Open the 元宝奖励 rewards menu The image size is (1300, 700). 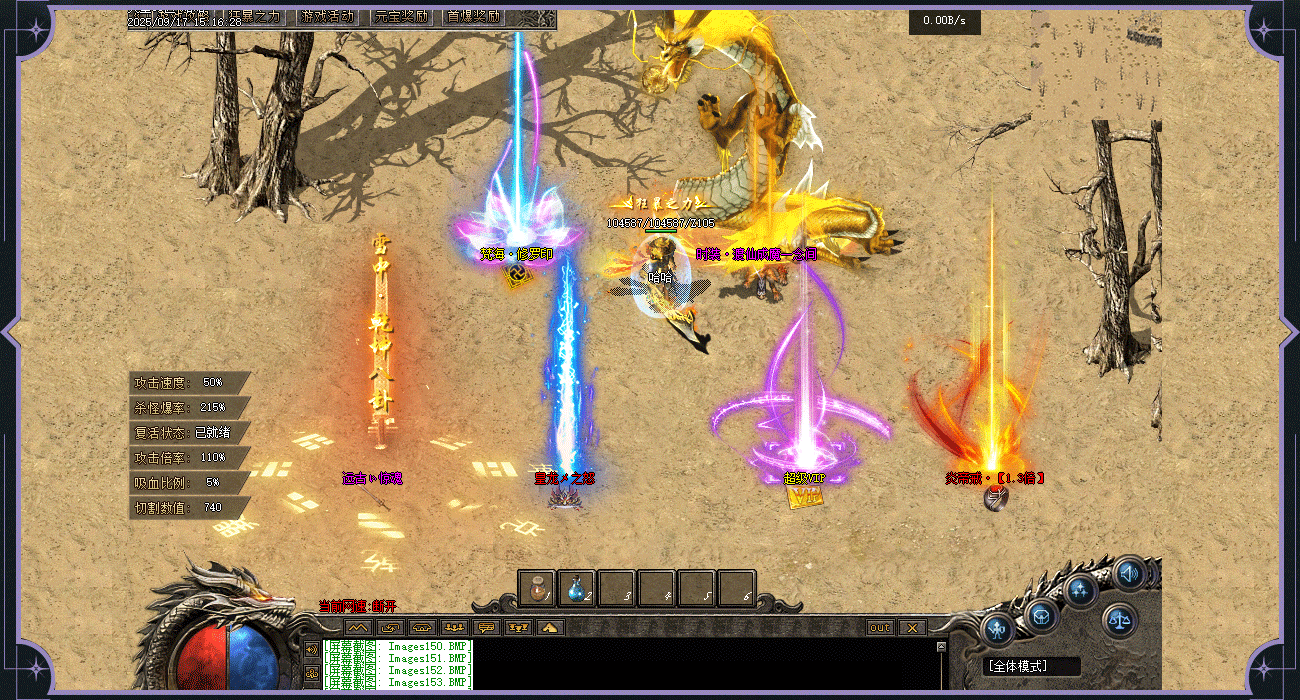(x=401, y=17)
